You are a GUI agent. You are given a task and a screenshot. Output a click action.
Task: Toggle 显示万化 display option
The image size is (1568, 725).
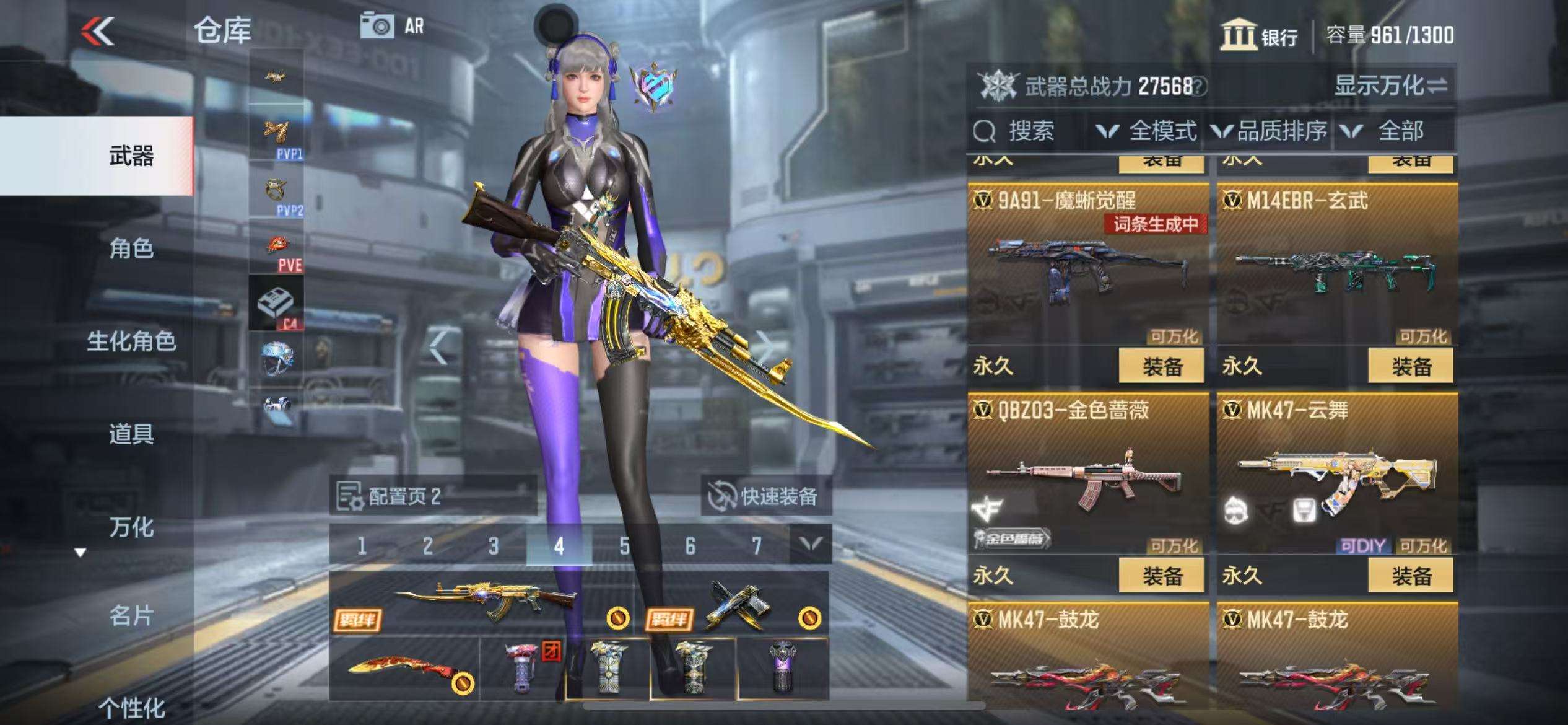[1390, 86]
